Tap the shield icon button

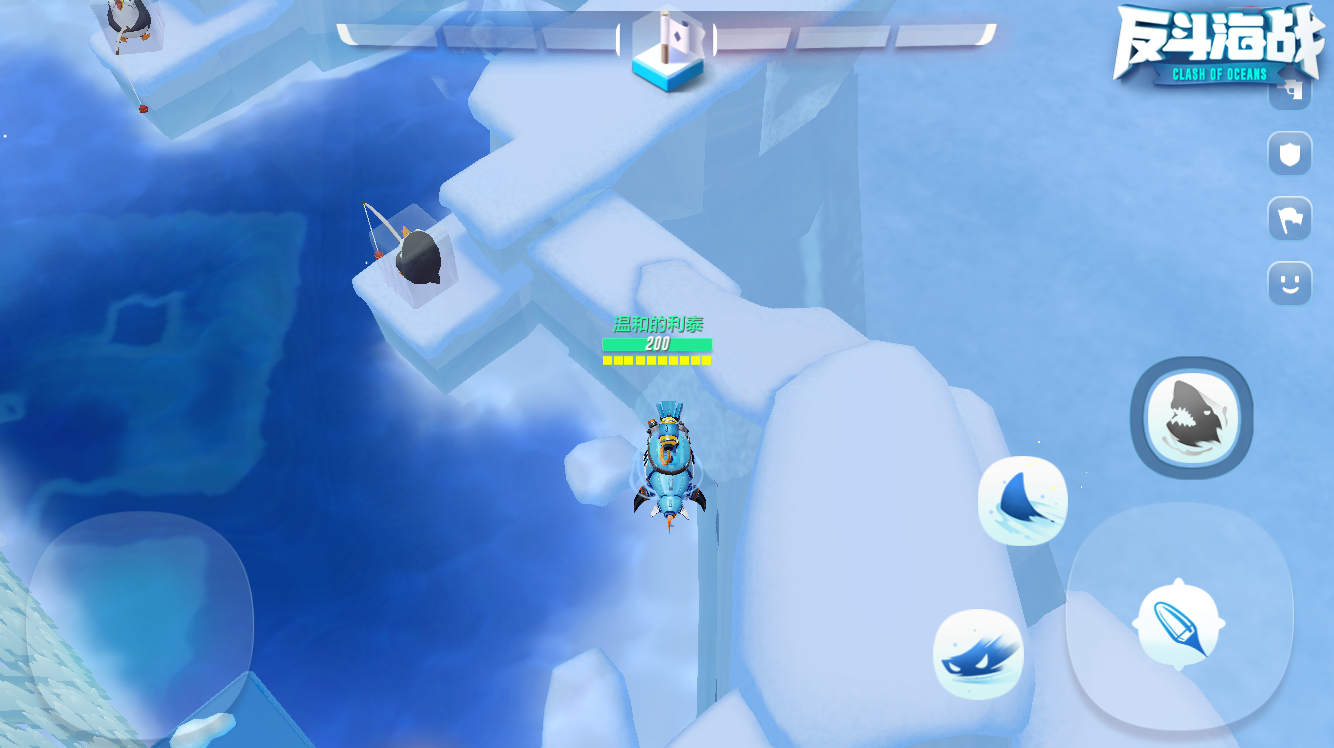click(1290, 154)
